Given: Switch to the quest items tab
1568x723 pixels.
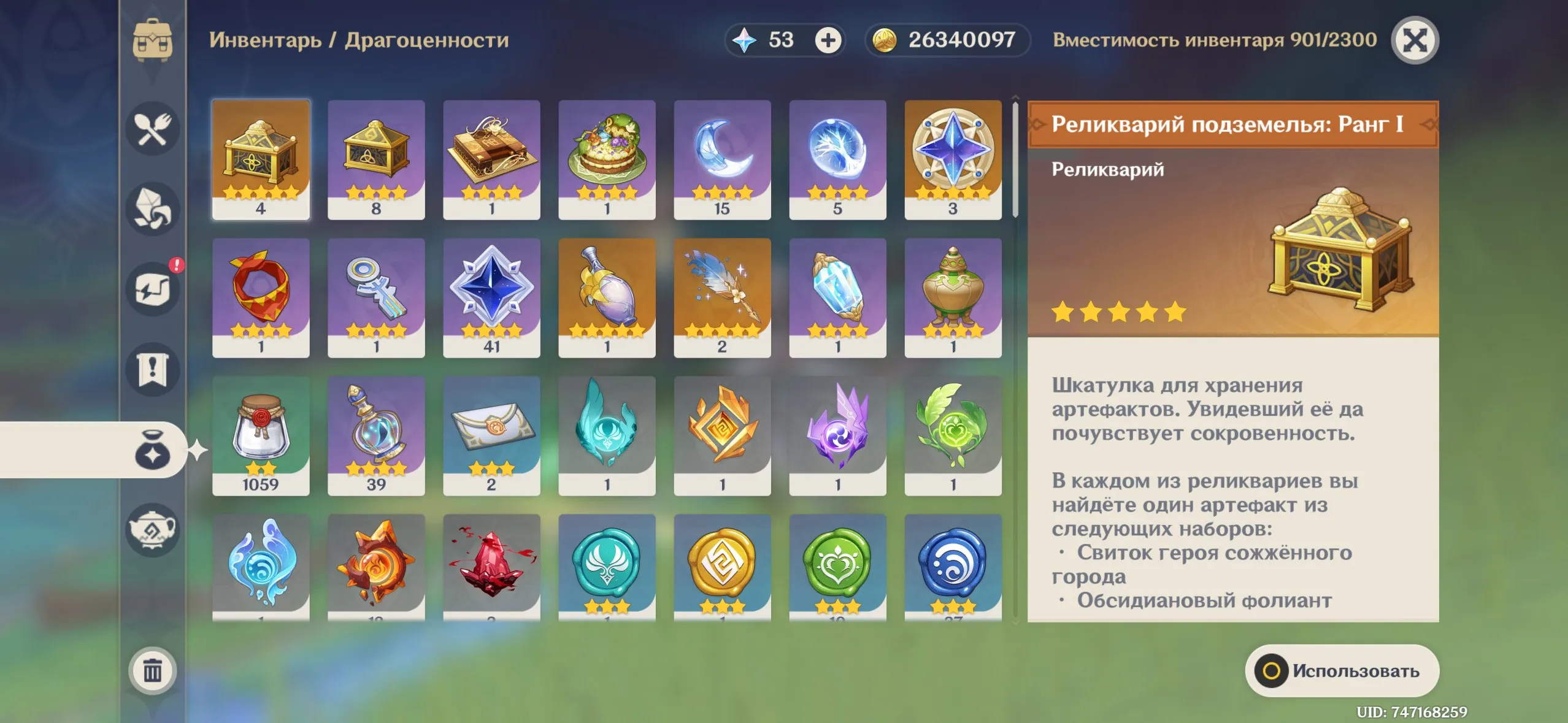Looking at the screenshot, I should click(x=152, y=369).
